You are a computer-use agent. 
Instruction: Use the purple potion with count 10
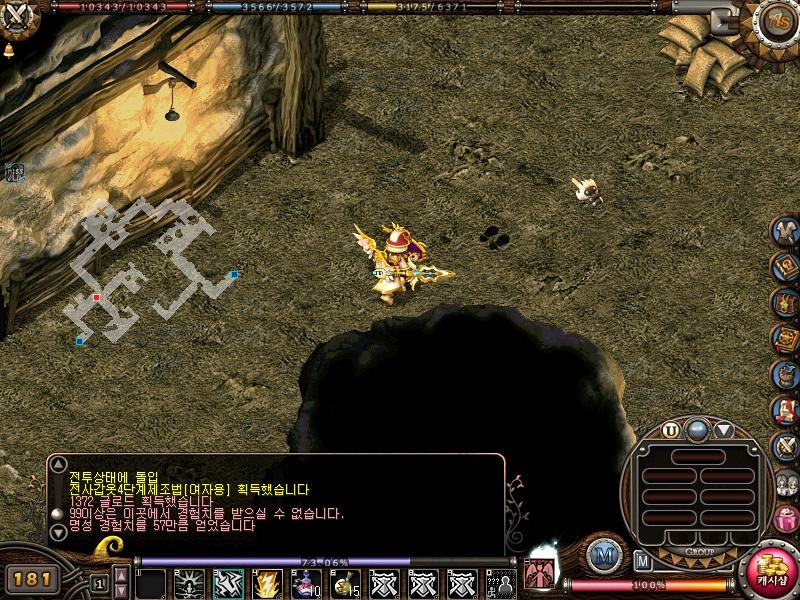(307, 582)
